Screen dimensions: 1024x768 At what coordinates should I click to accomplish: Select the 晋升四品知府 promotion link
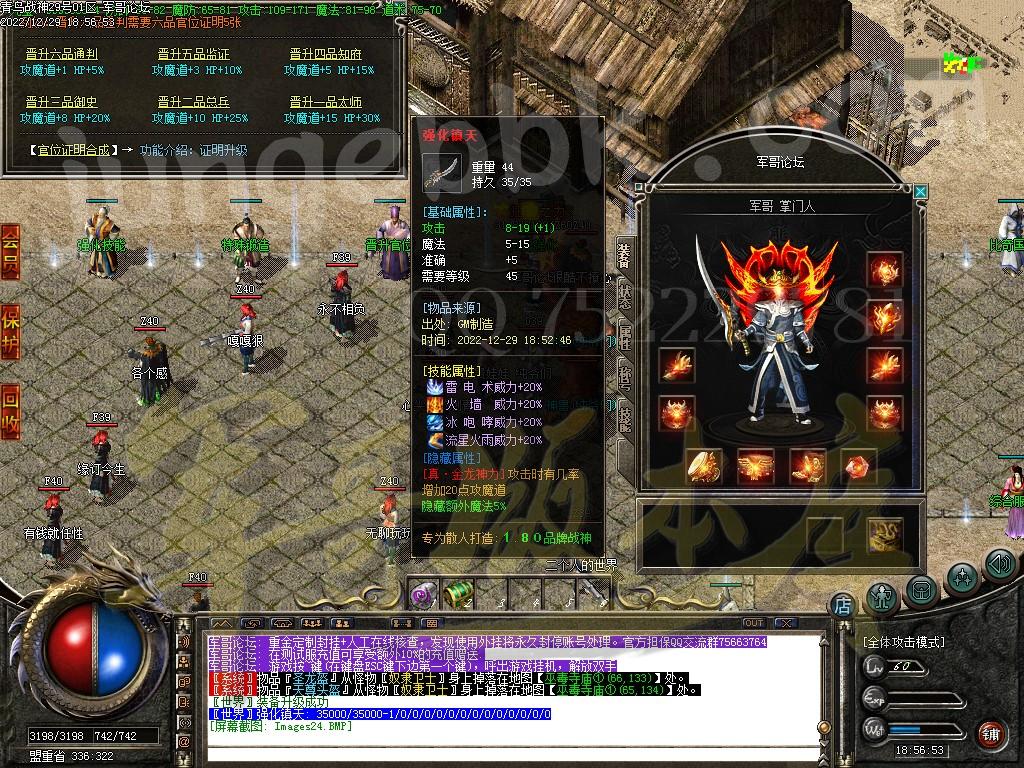(326, 54)
